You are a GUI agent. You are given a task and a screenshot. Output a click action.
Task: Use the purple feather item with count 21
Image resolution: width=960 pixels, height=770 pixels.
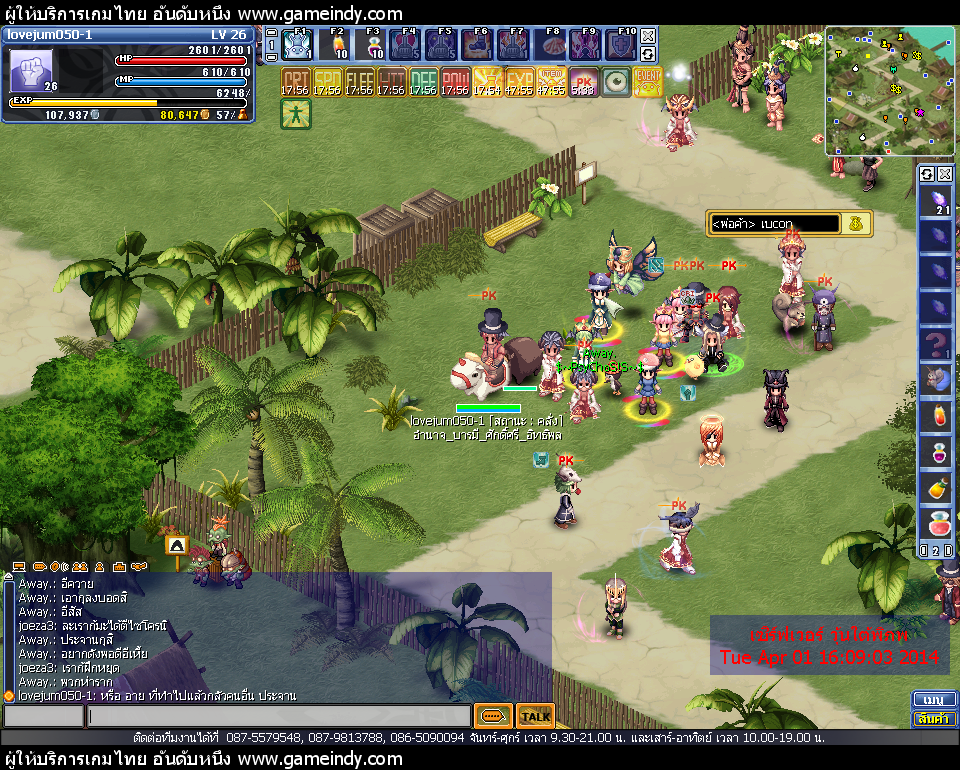[936, 202]
